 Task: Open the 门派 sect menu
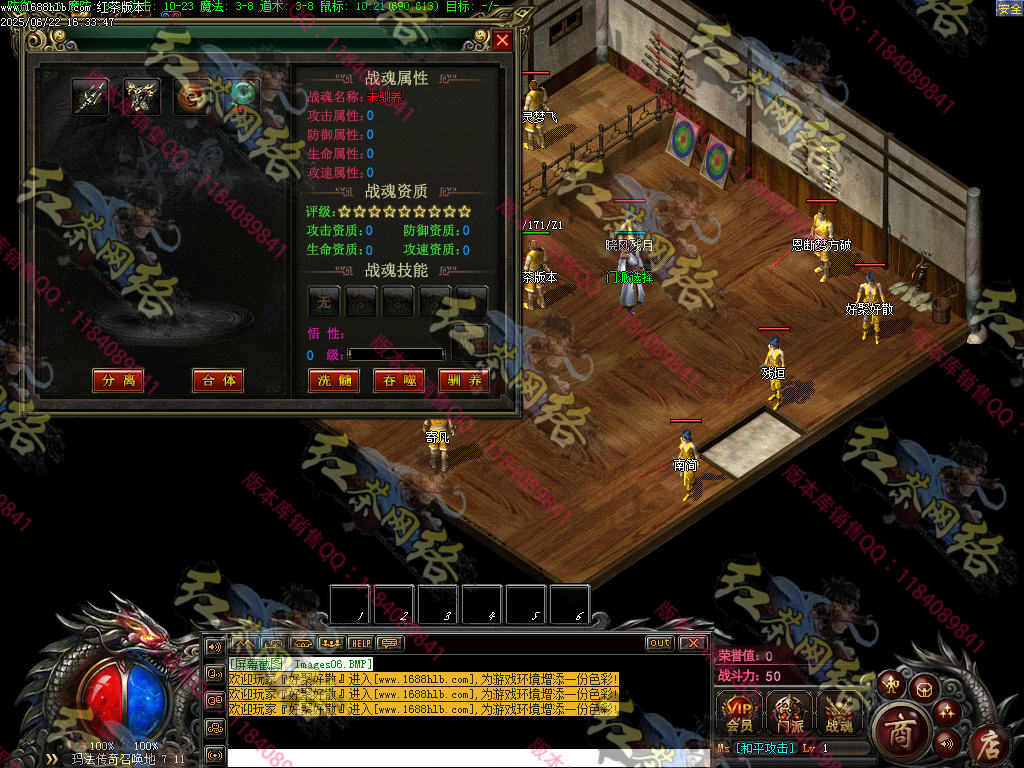pyautogui.click(x=789, y=711)
